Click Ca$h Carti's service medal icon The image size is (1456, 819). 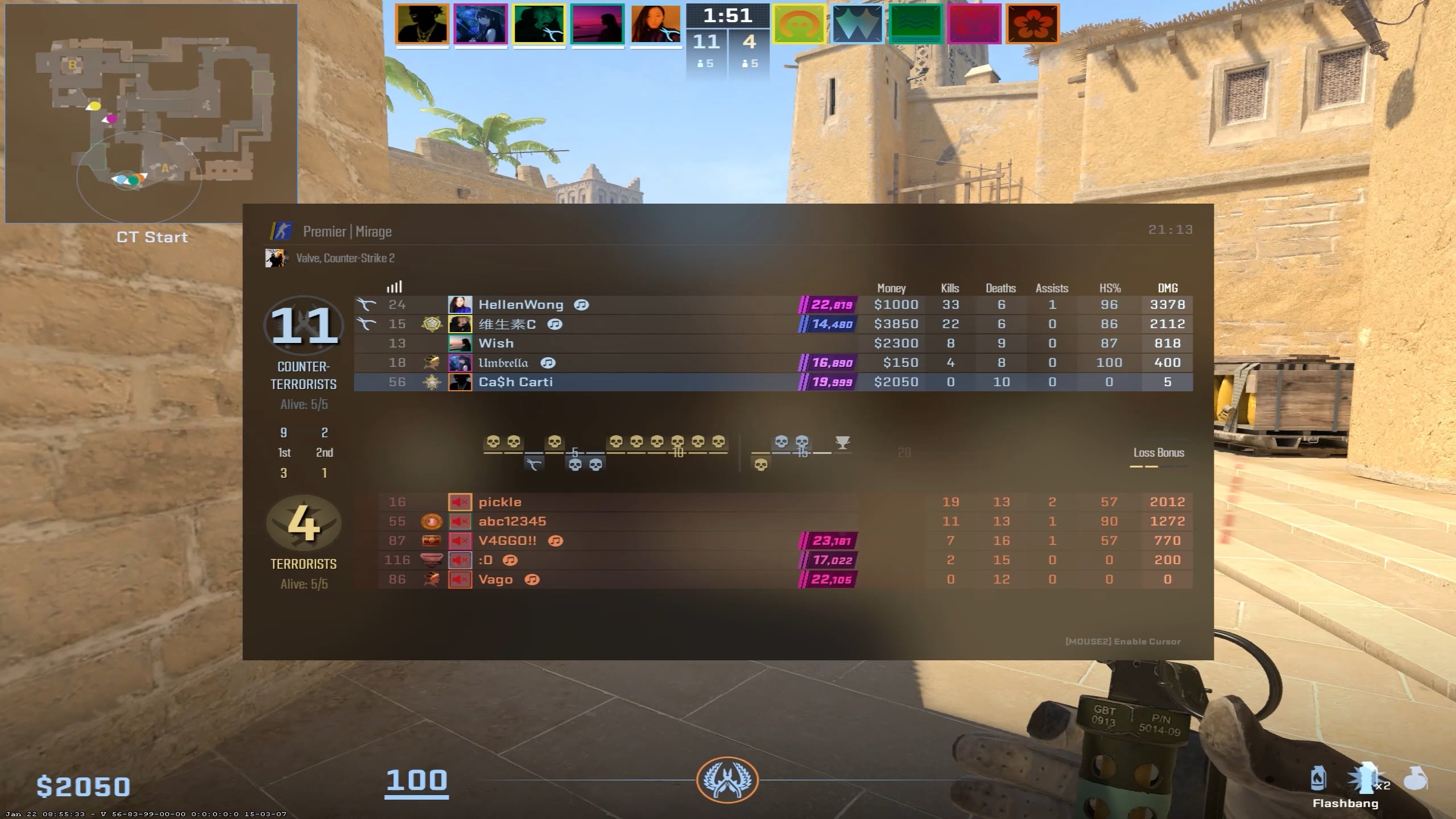(x=432, y=382)
